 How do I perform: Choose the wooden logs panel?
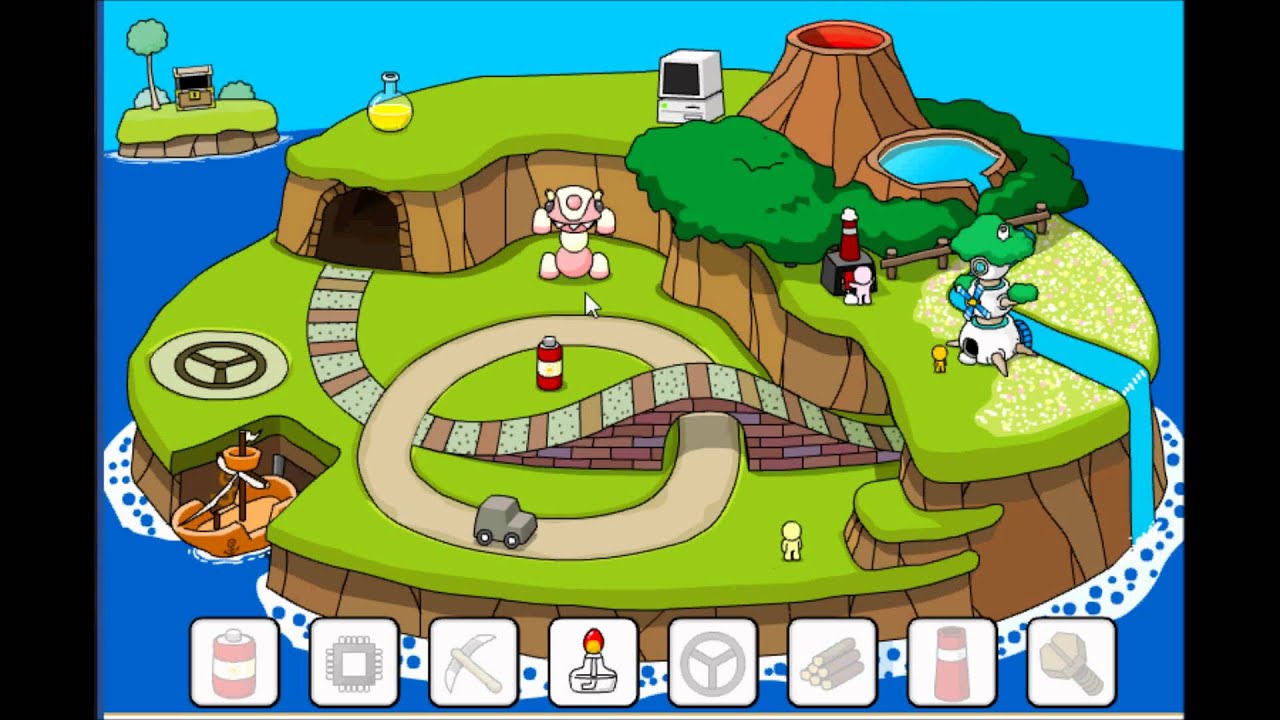point(832,662)
